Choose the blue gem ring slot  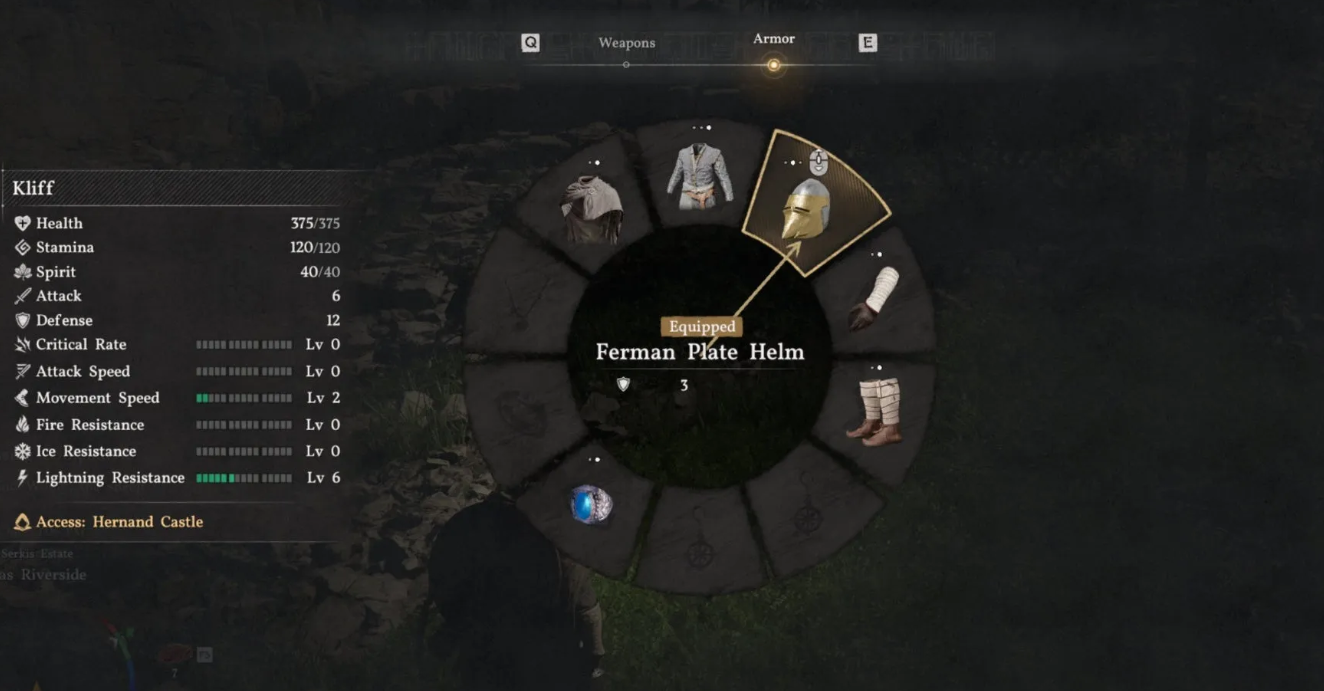(590, 504)
